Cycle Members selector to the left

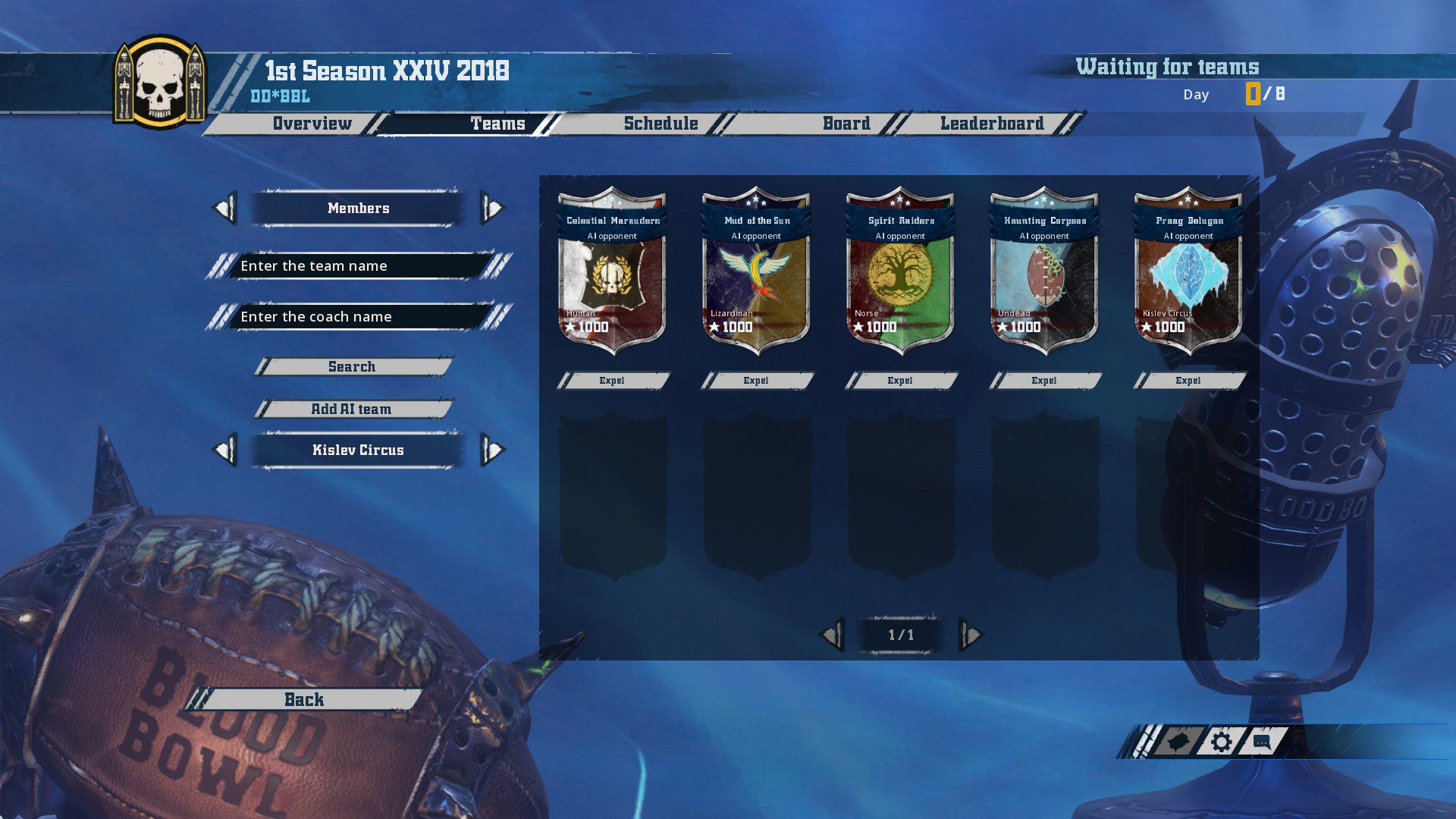tap(224, 209)
